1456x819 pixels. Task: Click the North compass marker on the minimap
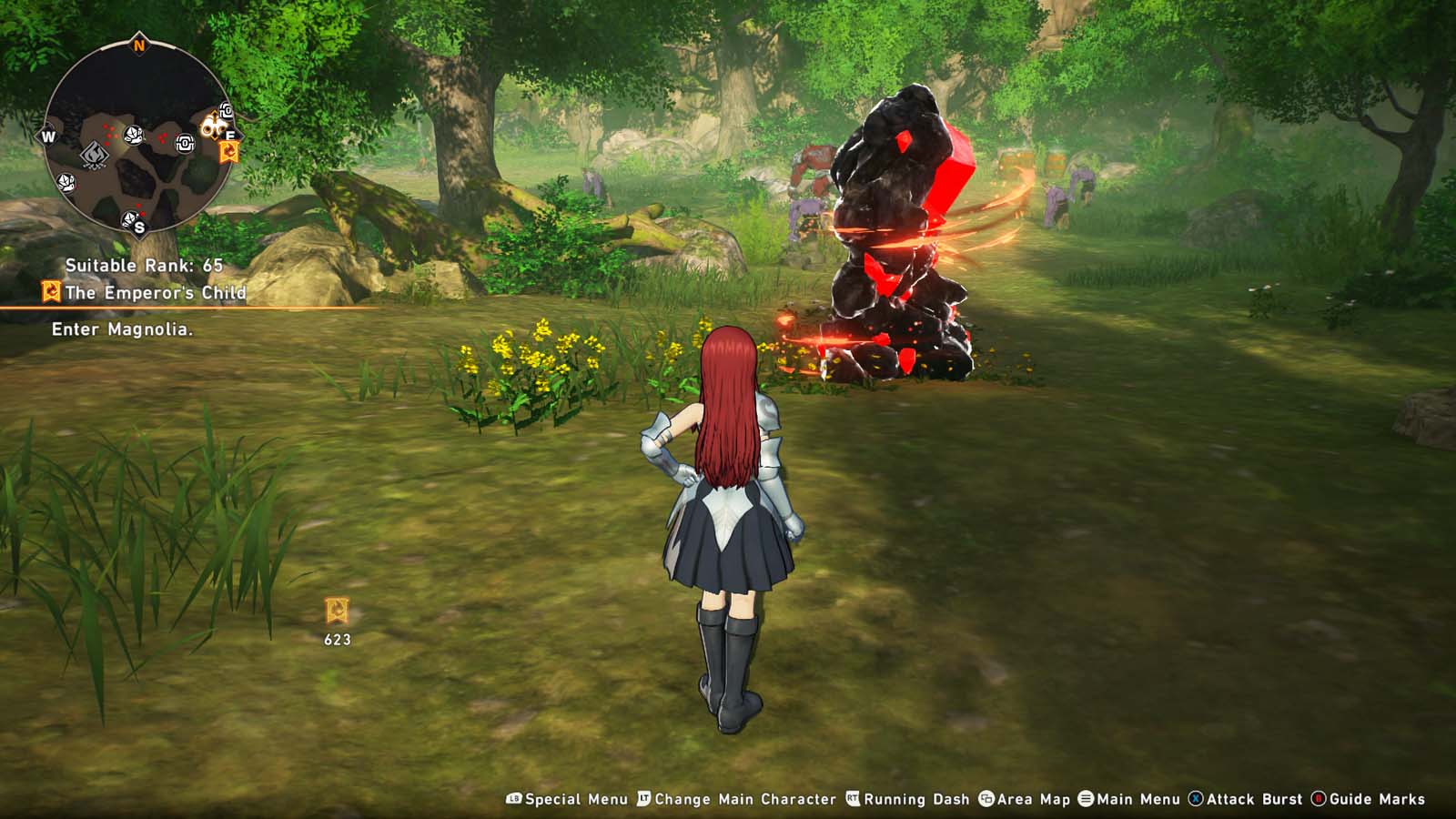click(139, 45)
